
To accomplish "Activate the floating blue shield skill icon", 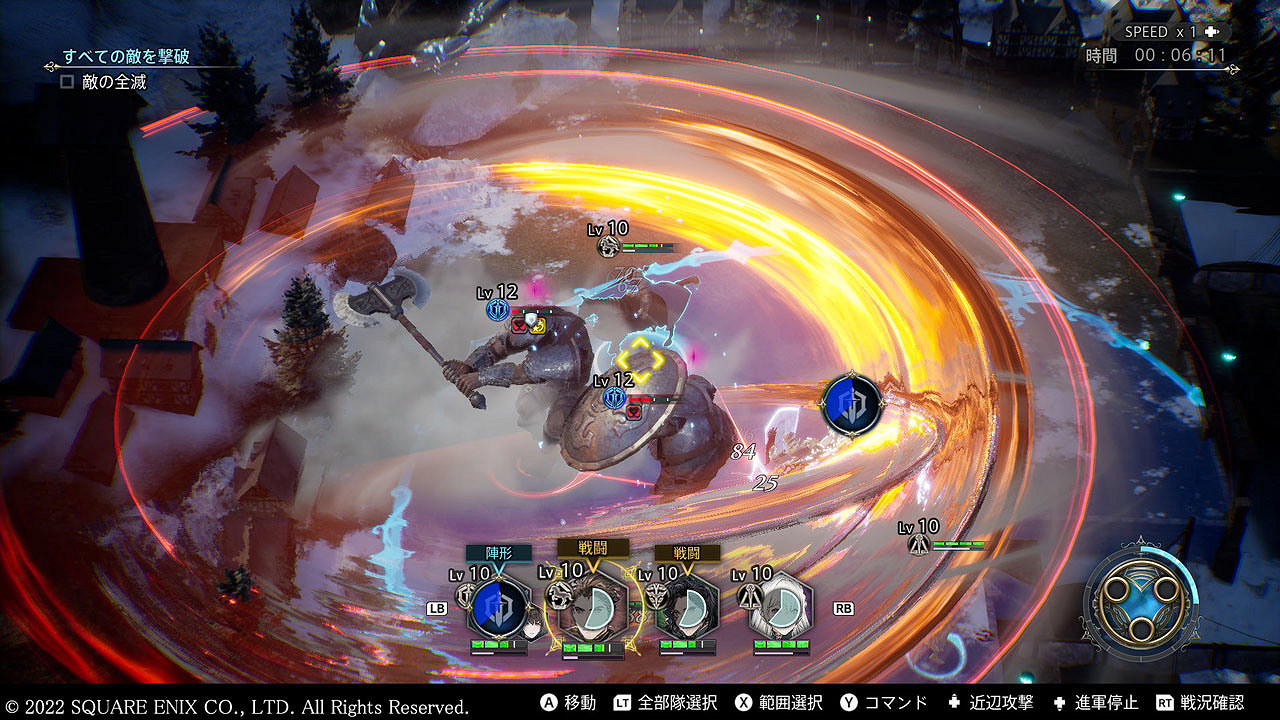I will click(x=851, y=404).
